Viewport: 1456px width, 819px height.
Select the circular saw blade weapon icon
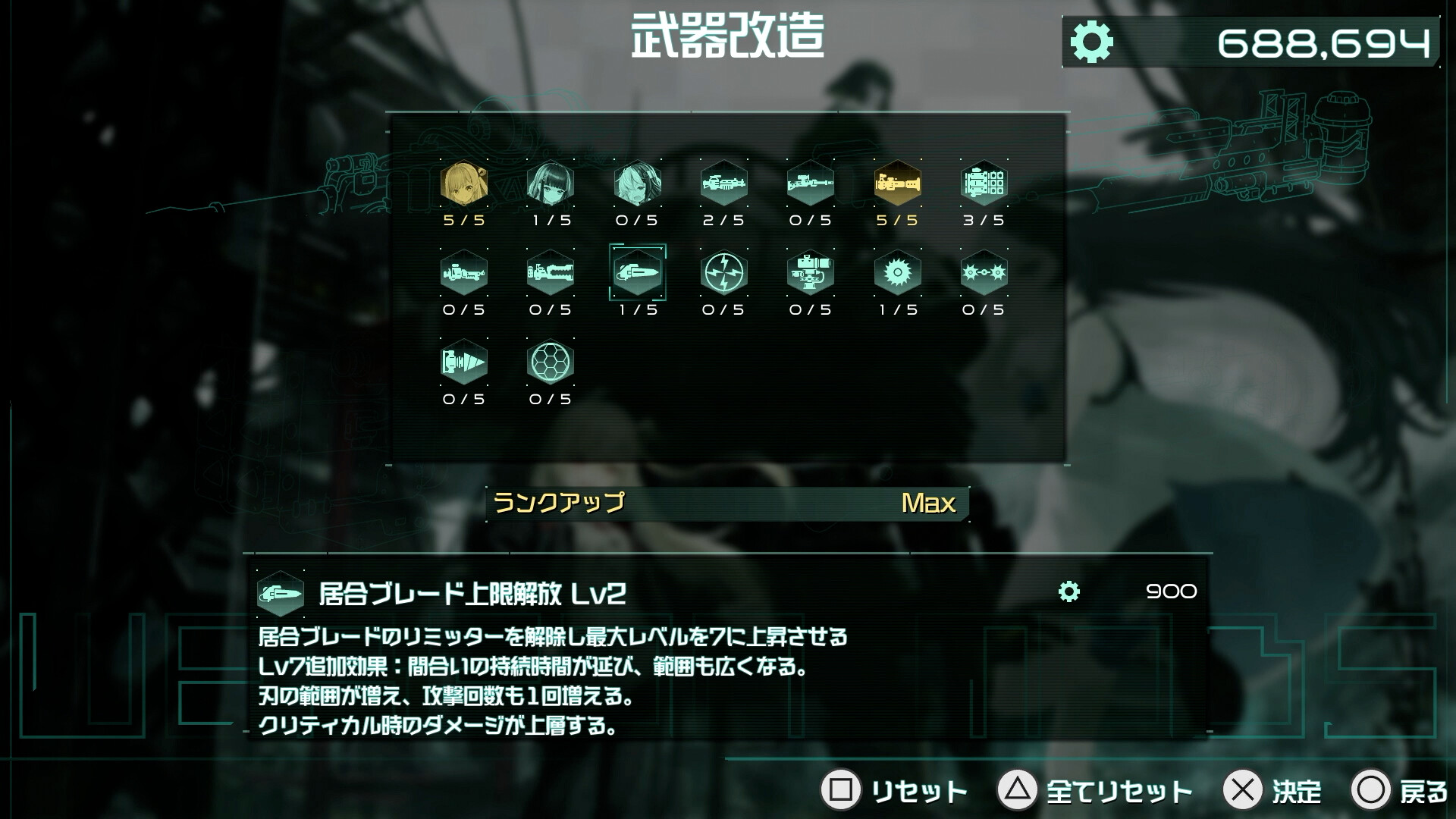(x=897, y=275)
